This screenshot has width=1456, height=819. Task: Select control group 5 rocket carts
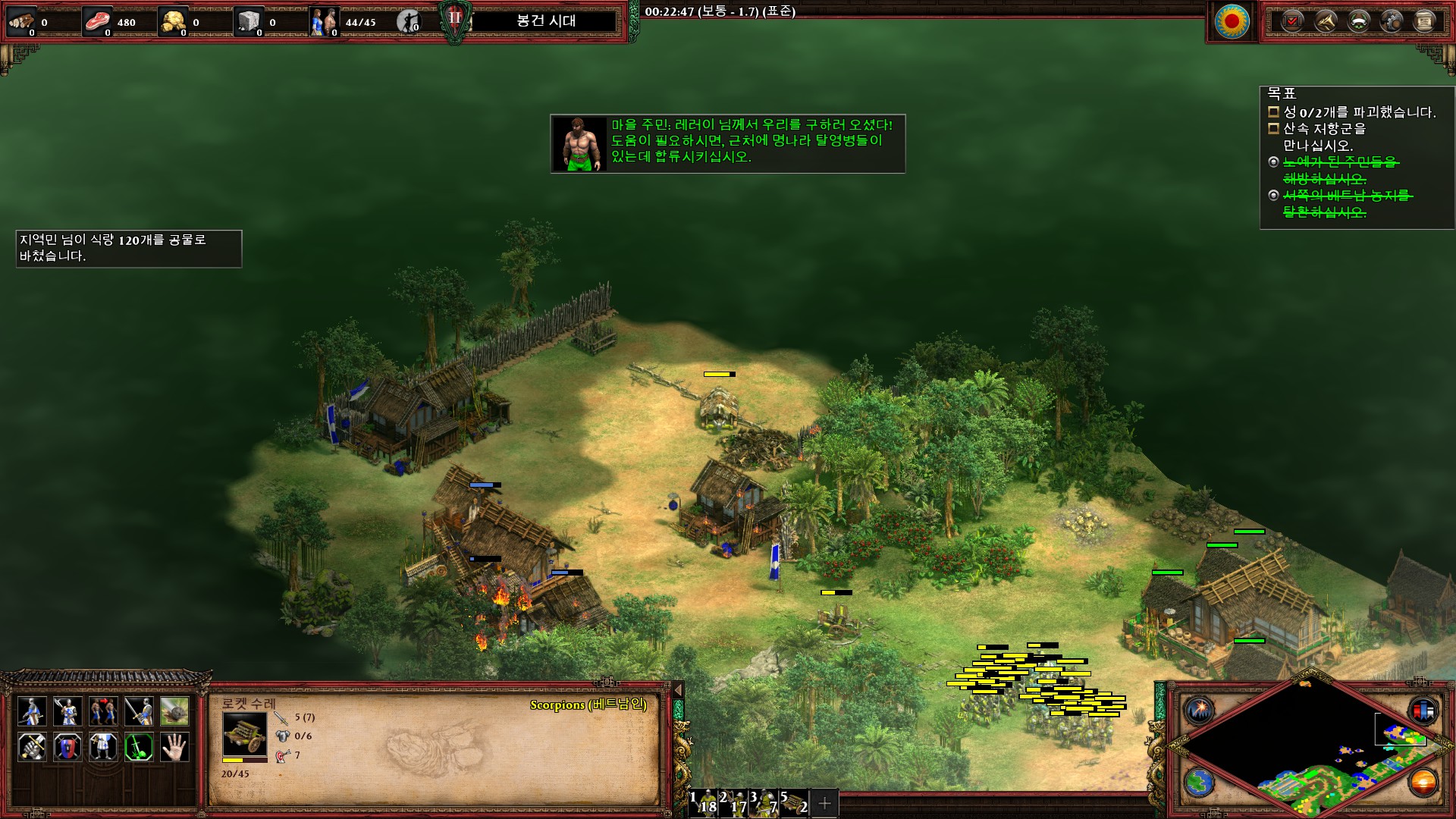click(795, 803)
